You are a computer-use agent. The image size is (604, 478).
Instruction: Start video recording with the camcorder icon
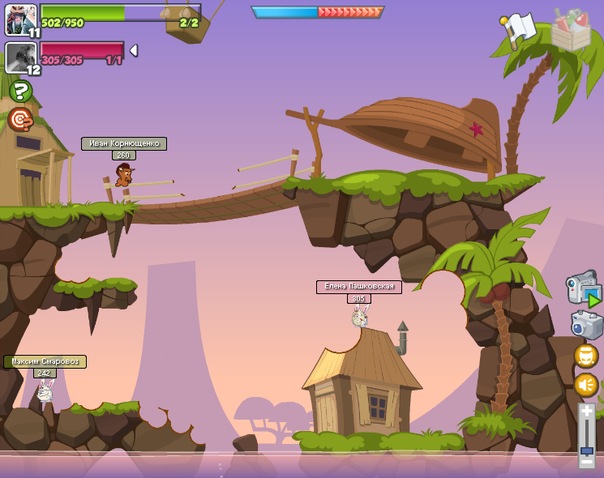583,289
